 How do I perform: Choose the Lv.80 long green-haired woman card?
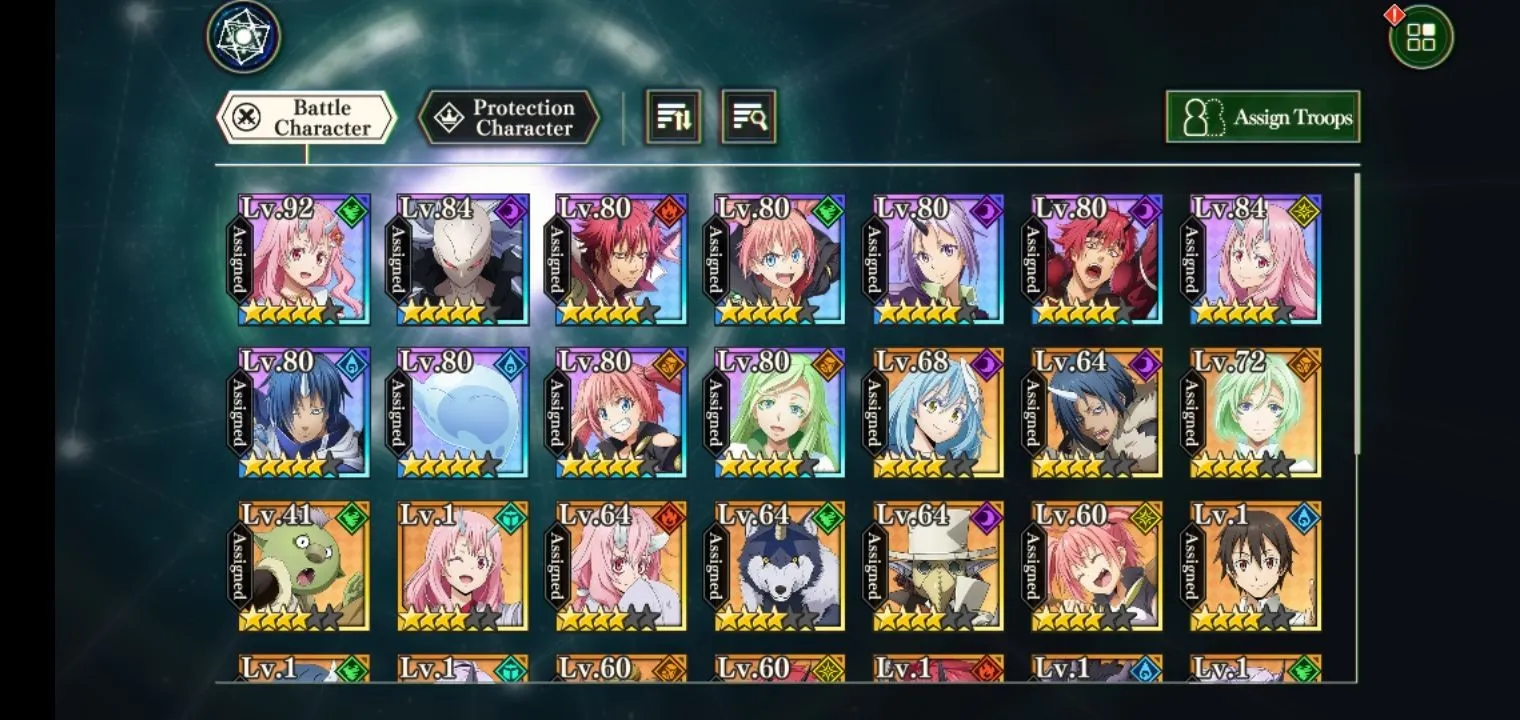click(x=780, y=413)
